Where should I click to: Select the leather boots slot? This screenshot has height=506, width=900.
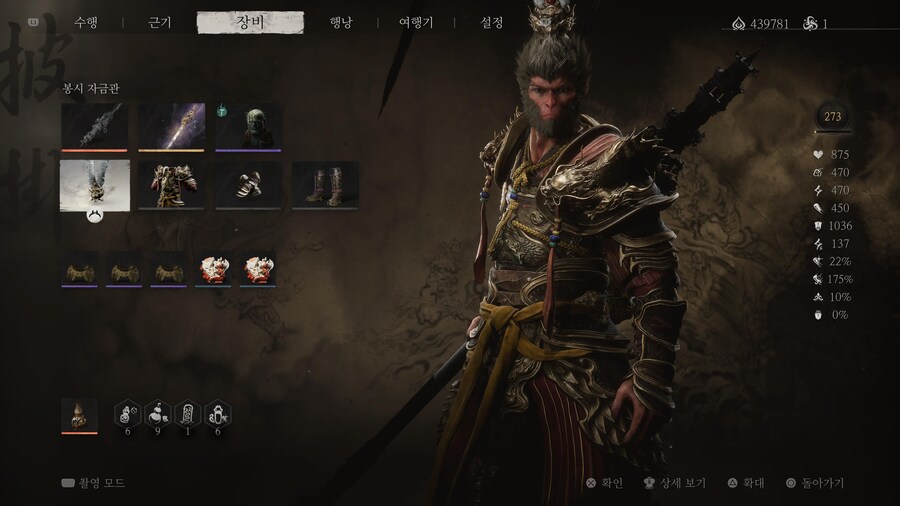coord(325,186)
